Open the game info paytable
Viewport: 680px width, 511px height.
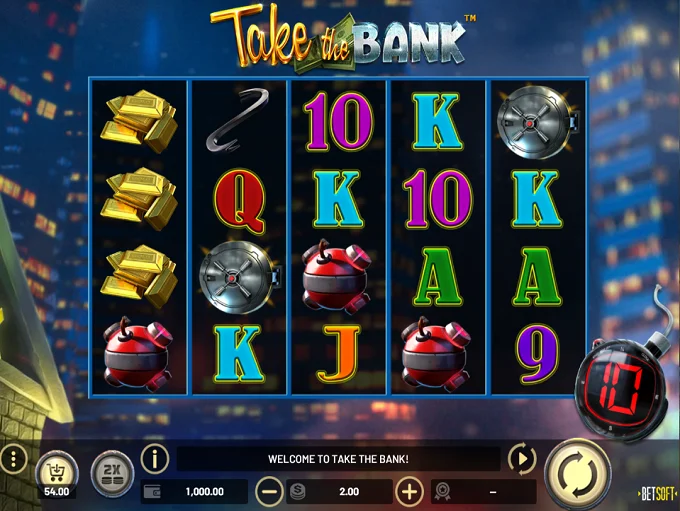(x=154, y=459)
